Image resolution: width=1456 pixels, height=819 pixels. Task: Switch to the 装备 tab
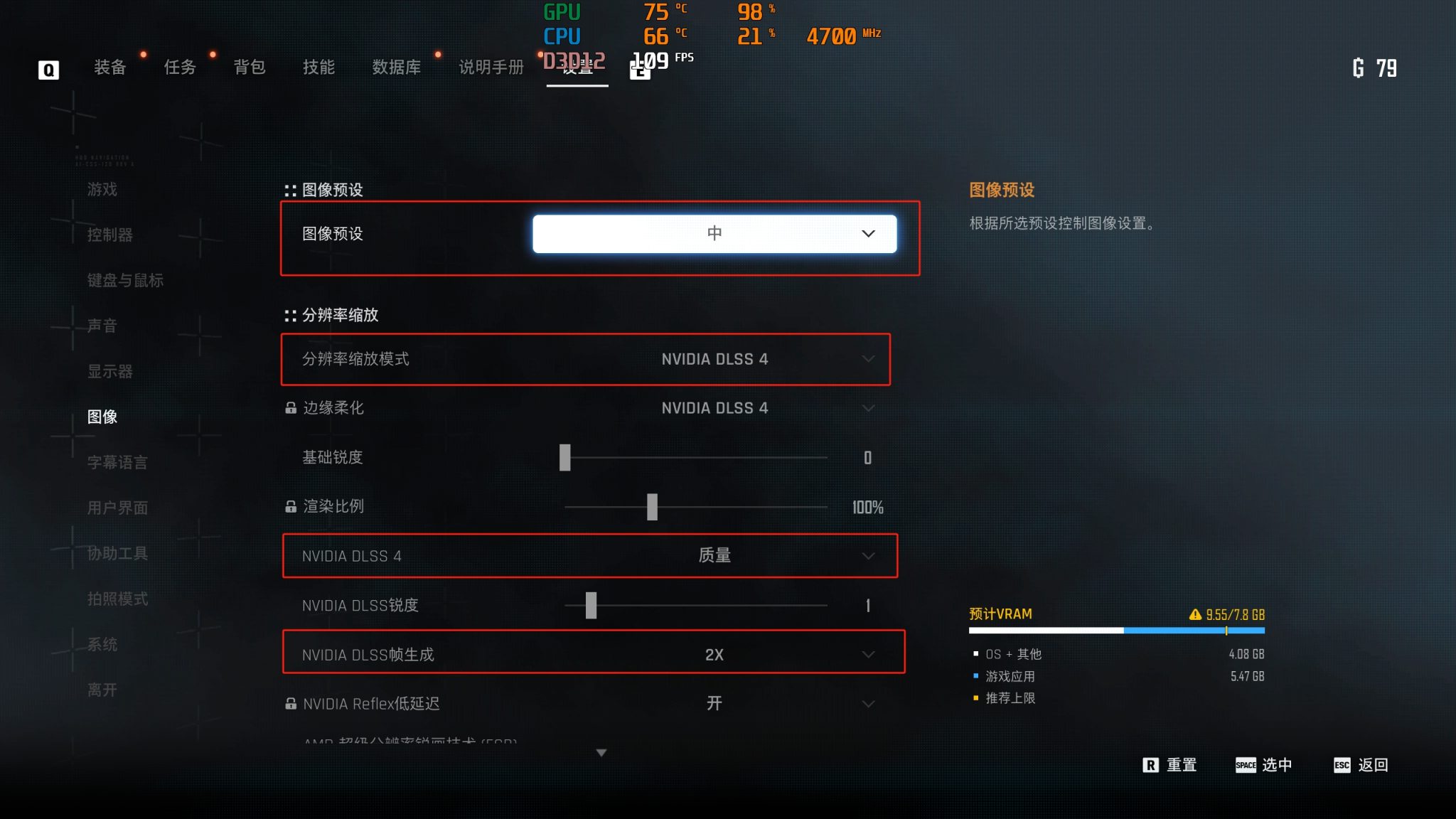[x=109, y=68]
